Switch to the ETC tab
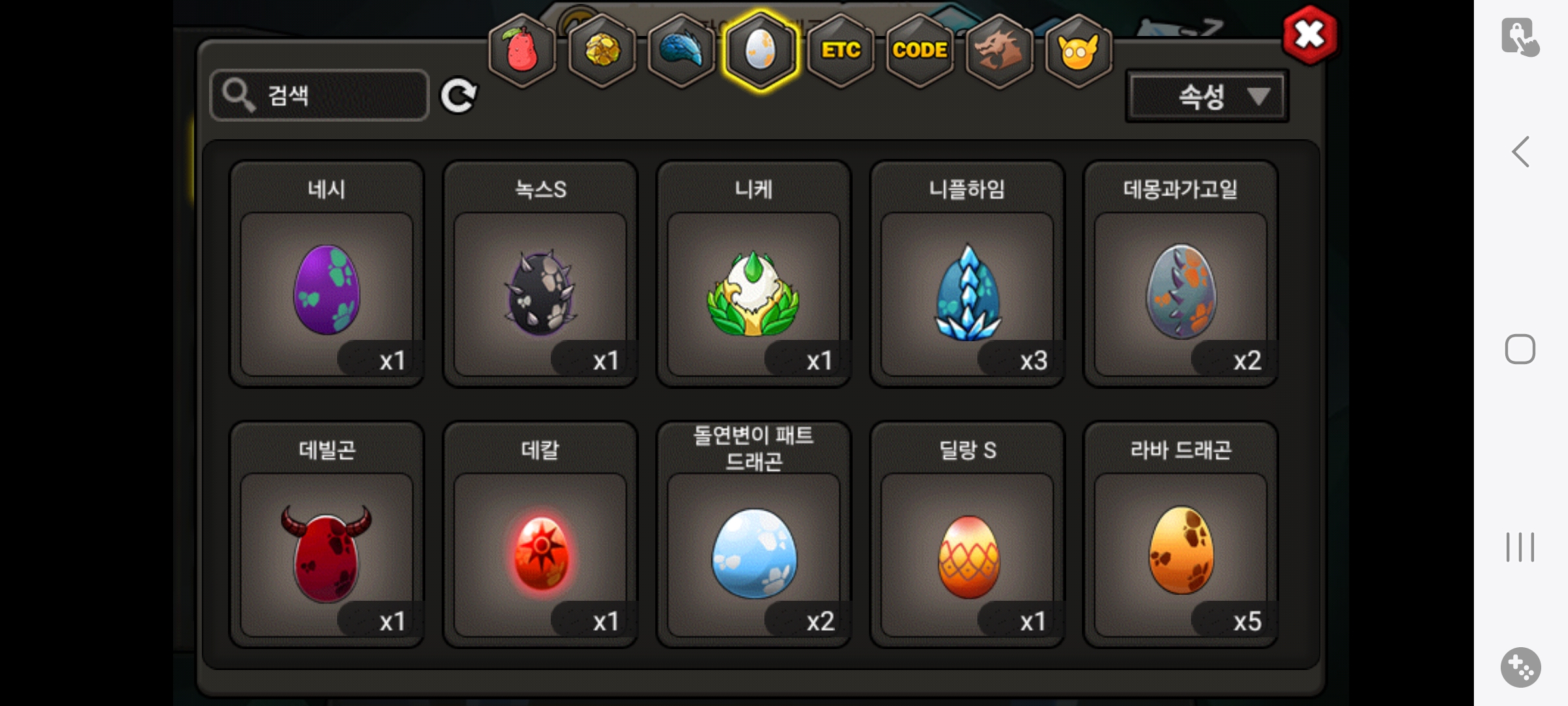The image size is (1568, 706). tap(841, 51)
